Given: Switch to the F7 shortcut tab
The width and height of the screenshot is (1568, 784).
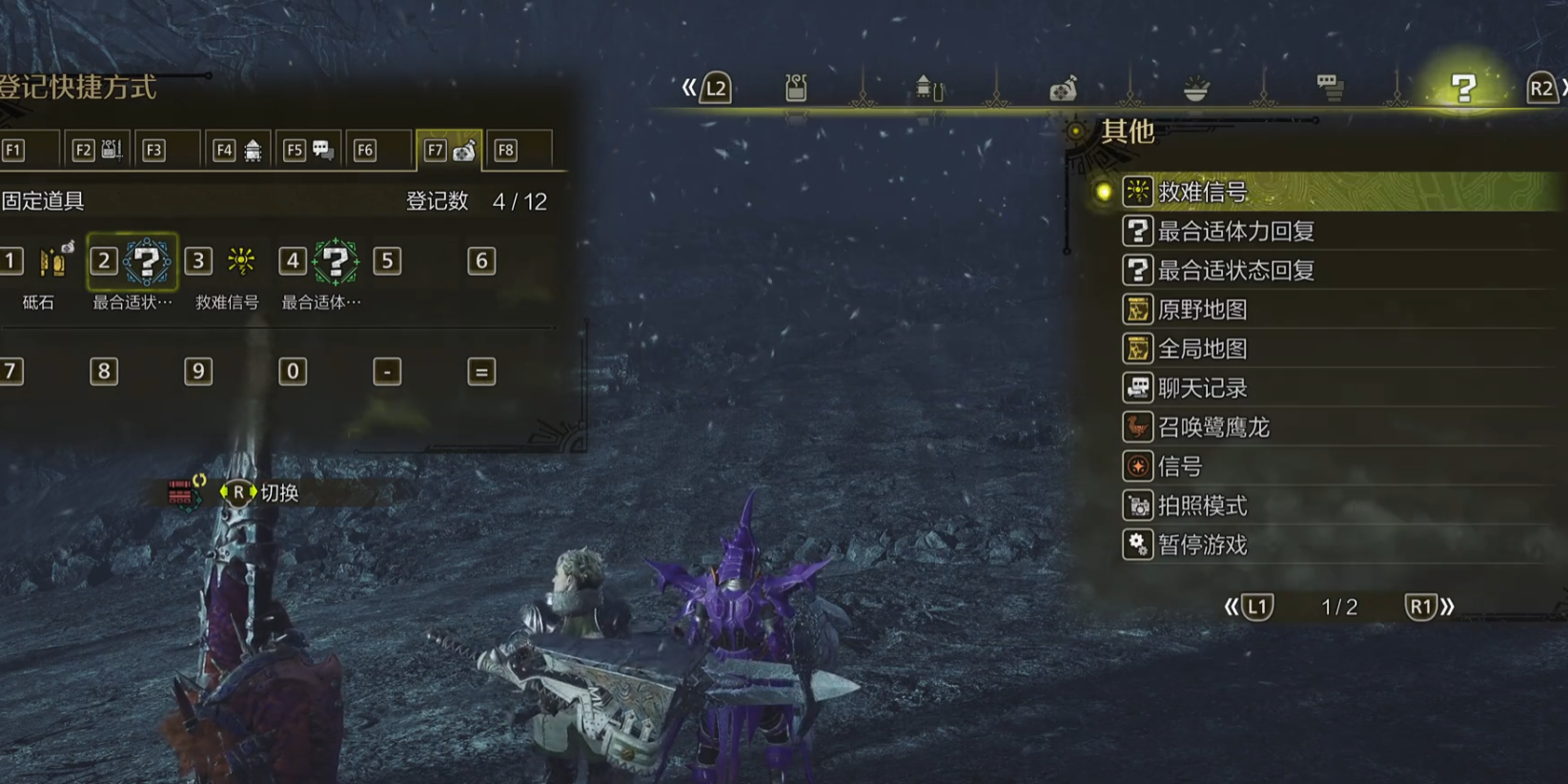Looking at the screenshot, I should (x=449, y=150).
